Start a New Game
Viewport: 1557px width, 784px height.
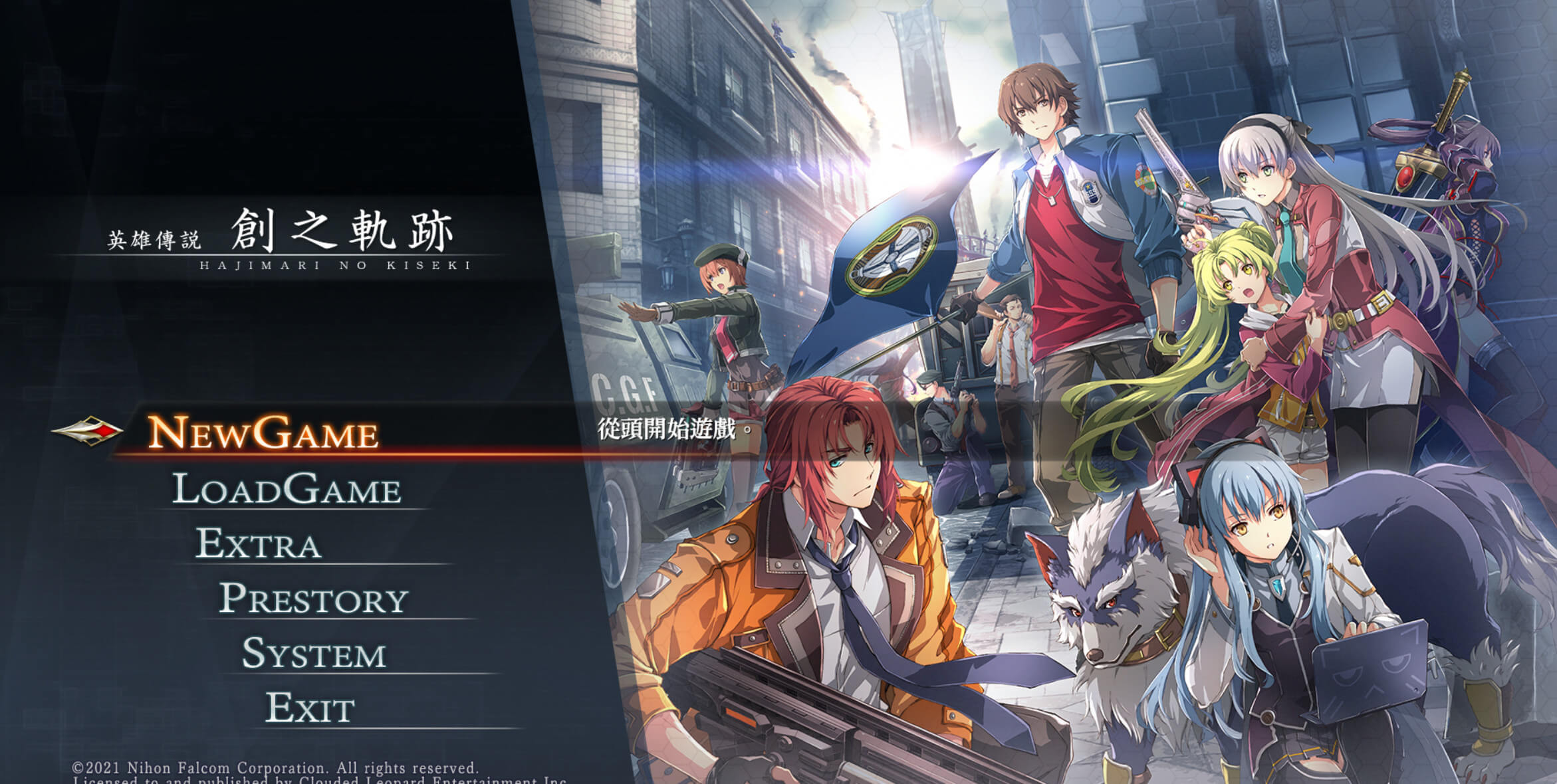click(x=263, y=433)
